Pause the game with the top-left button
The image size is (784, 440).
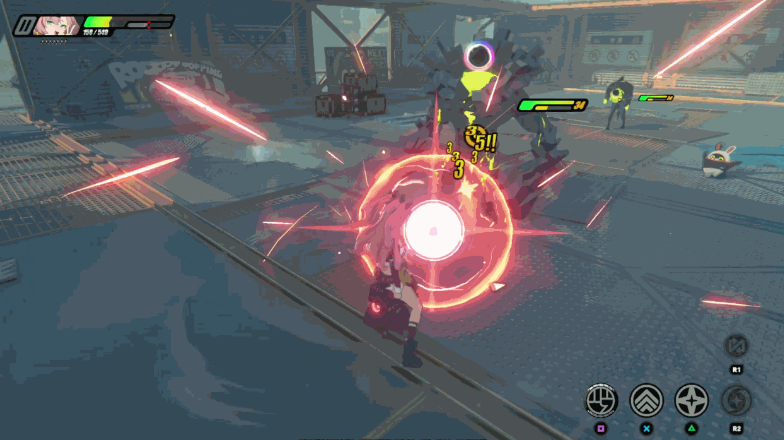click(x=23, y=25)
